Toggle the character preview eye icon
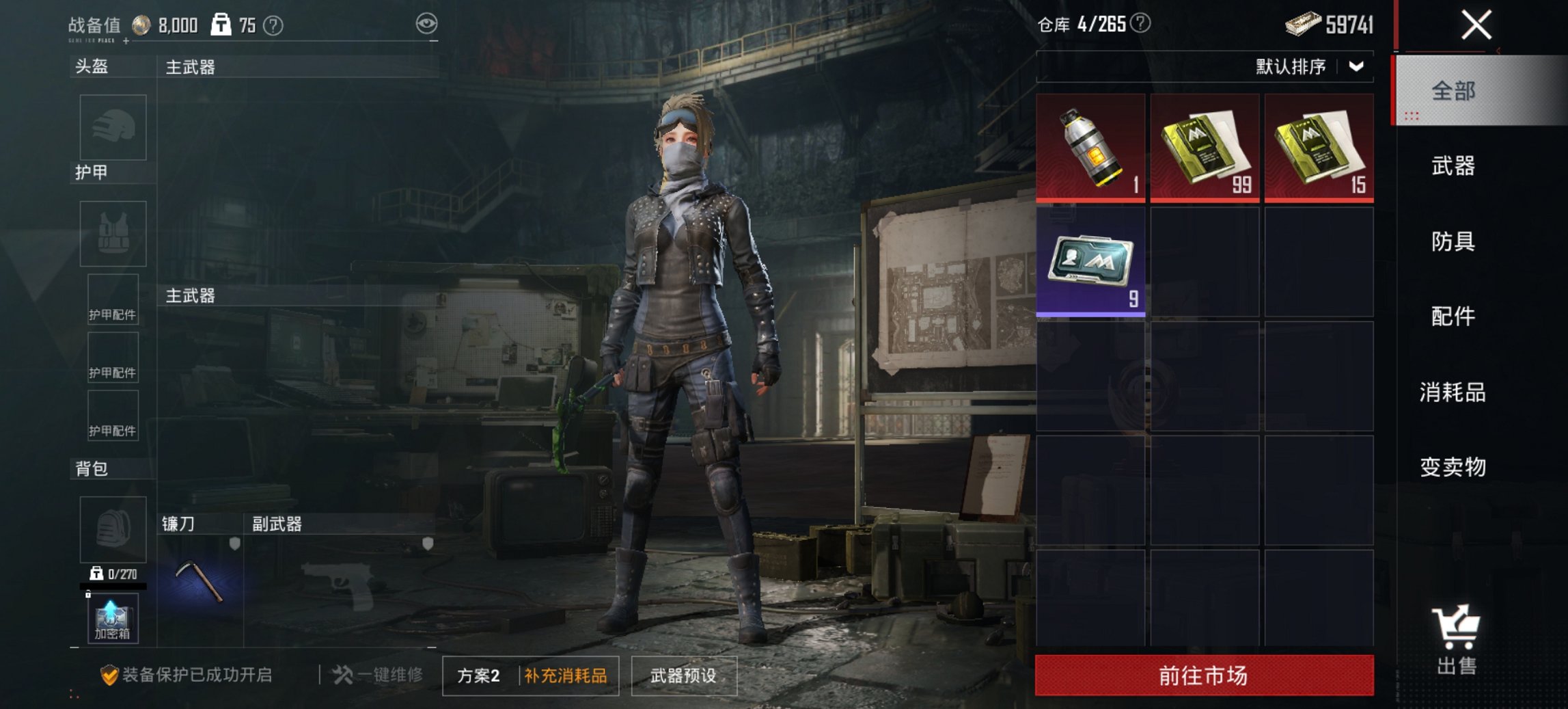Viewport: 1568px width, 709px height. (x=426, y=22)
